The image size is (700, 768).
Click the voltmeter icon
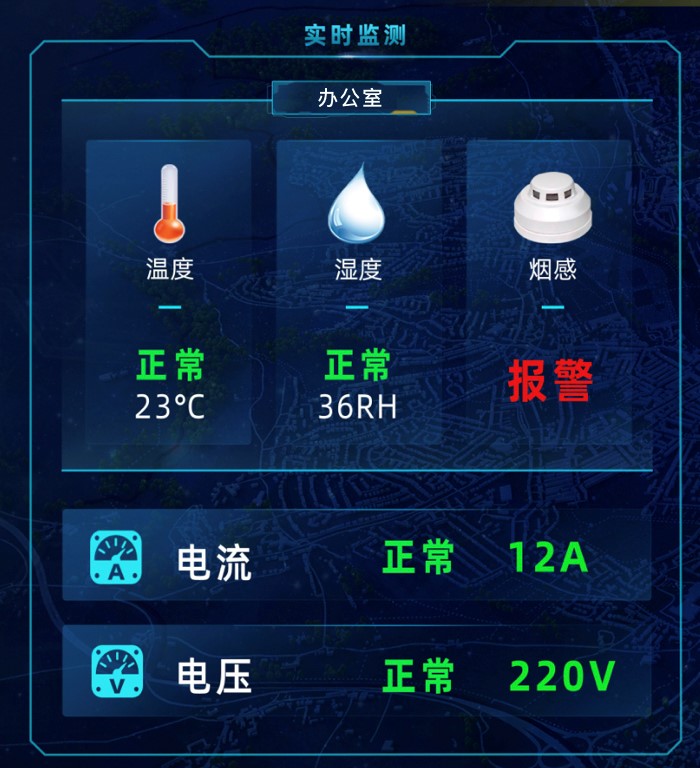[117, 672]
